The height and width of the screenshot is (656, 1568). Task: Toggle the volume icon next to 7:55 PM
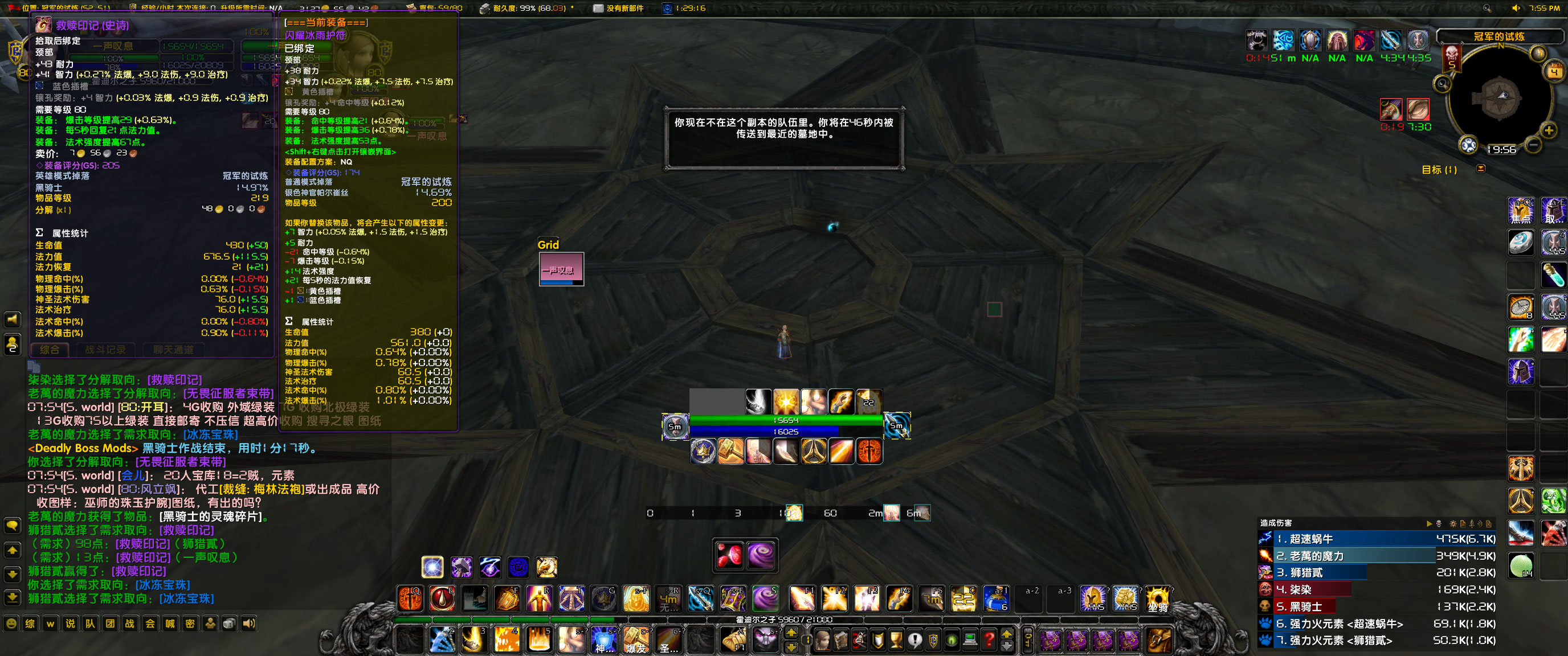(1516, 7)
